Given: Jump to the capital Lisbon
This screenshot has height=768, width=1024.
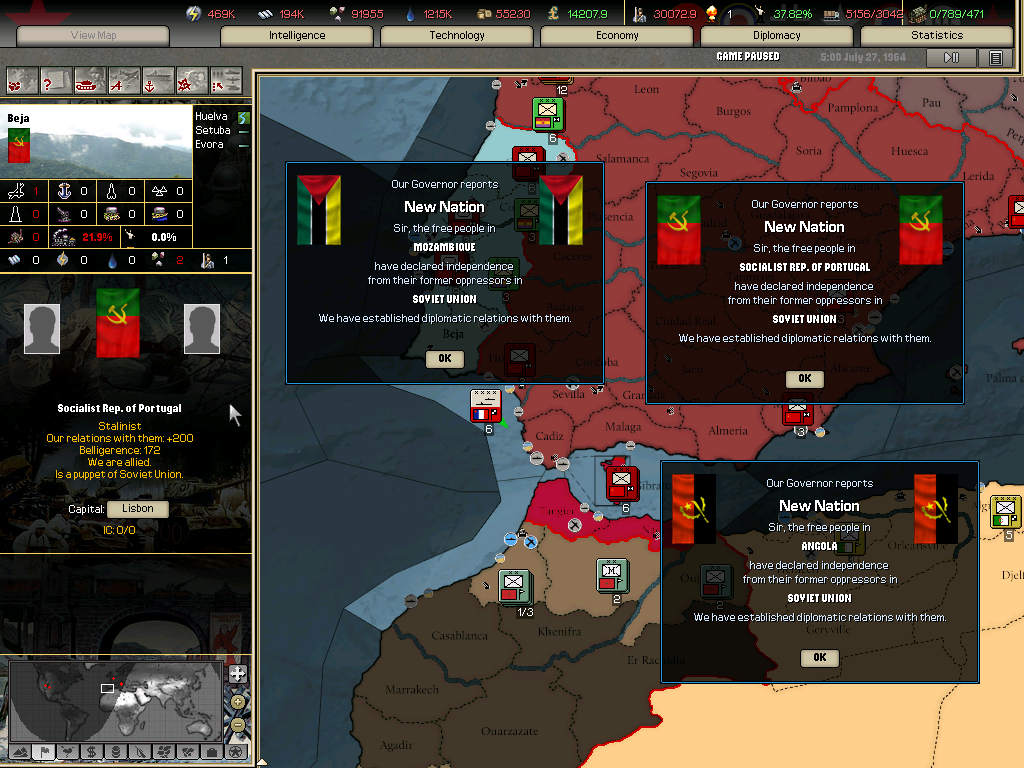Looking at the screenshot, I should pyautogui.click(x=137, y=509).
